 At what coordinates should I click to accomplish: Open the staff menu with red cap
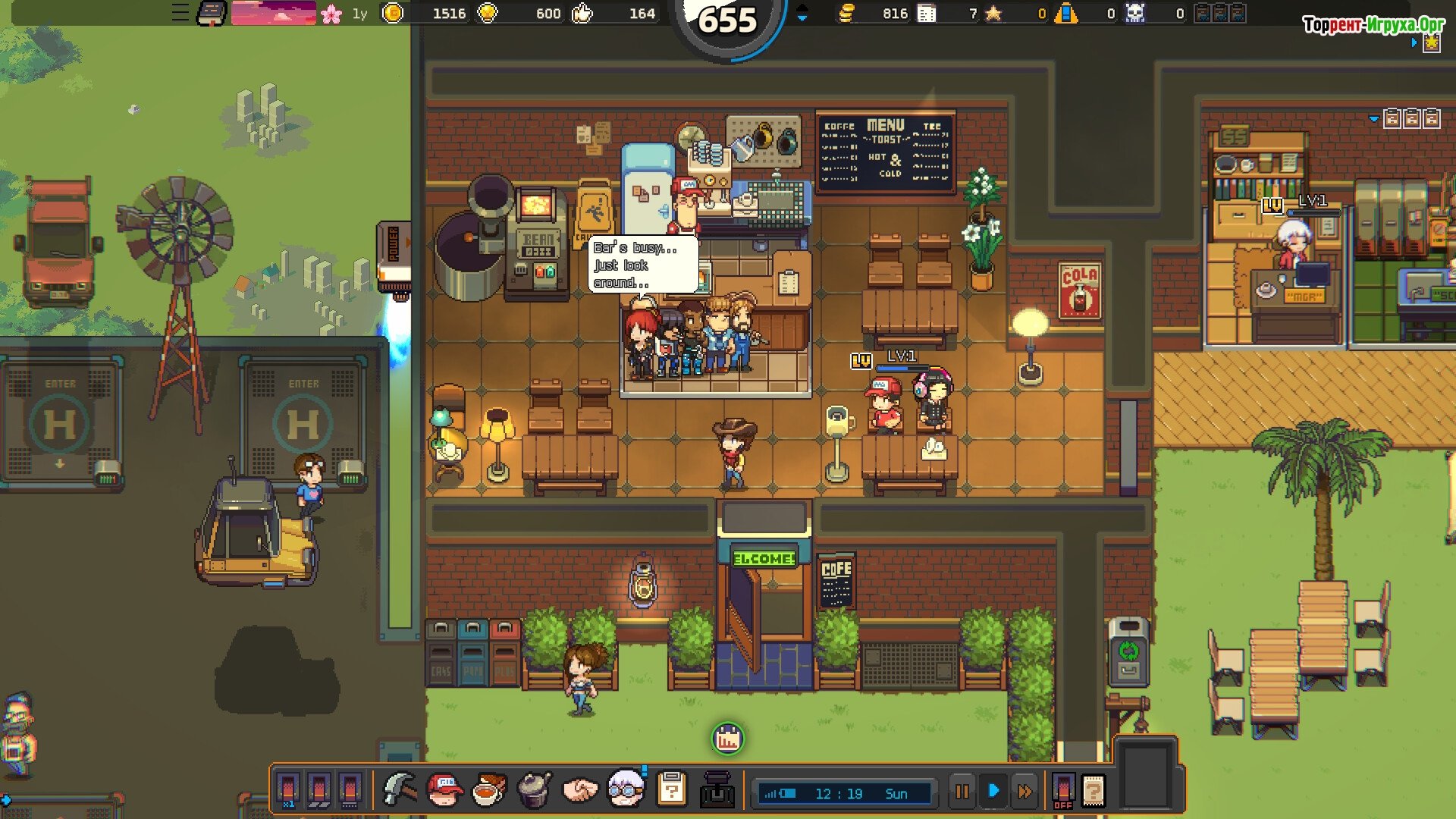444,791
